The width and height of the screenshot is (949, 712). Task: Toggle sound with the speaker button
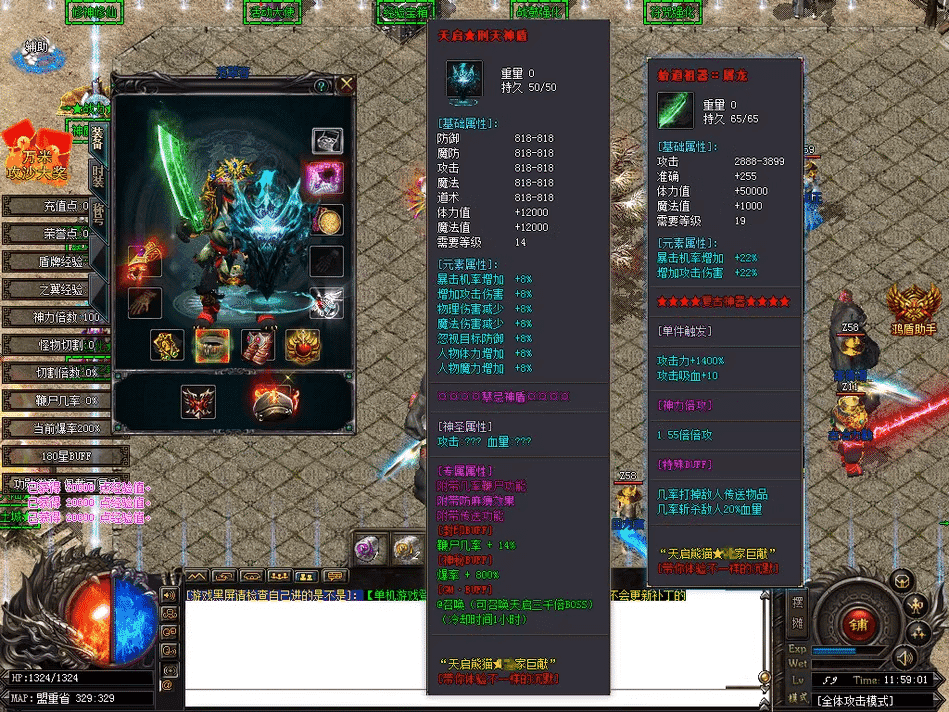click(904, 657)
